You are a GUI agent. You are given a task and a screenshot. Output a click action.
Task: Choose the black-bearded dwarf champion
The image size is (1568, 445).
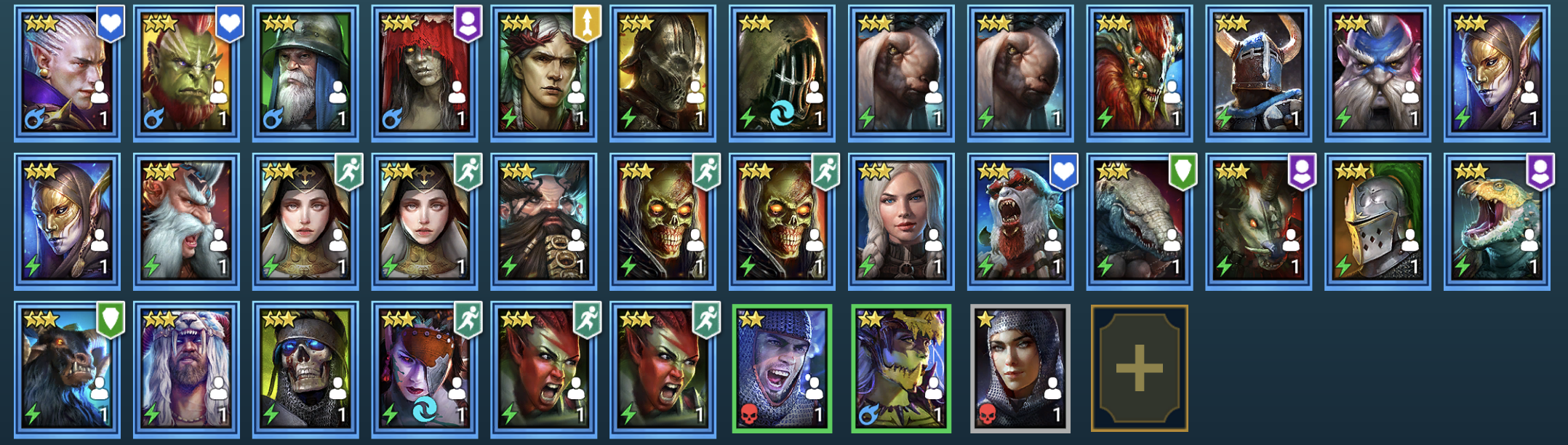point(544,221)
